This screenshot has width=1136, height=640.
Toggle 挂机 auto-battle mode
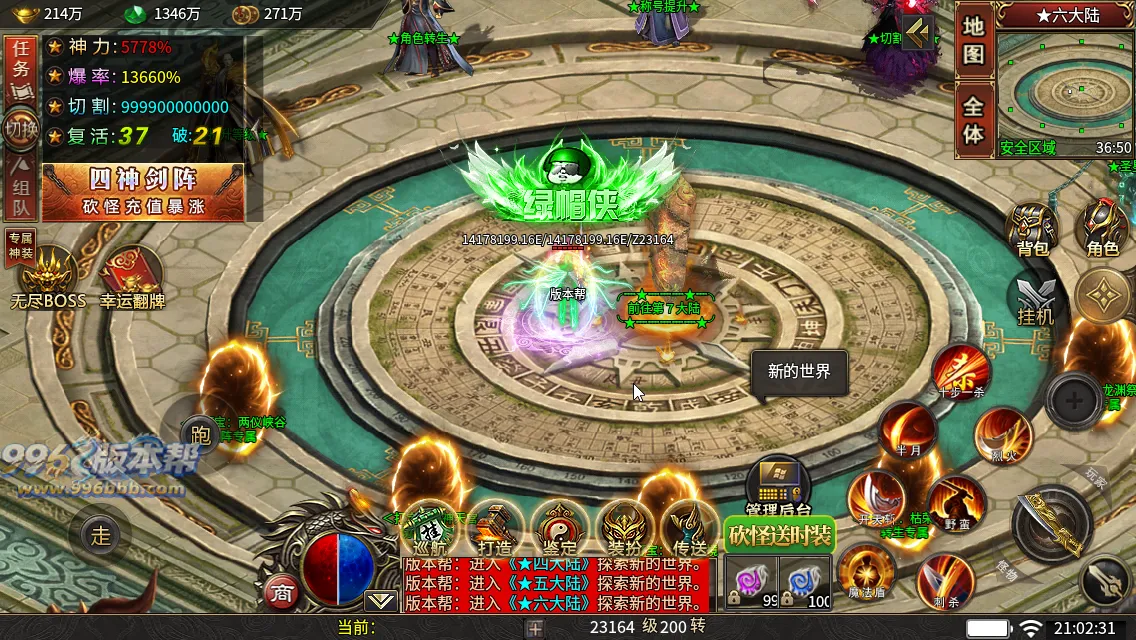point(1035,300)
